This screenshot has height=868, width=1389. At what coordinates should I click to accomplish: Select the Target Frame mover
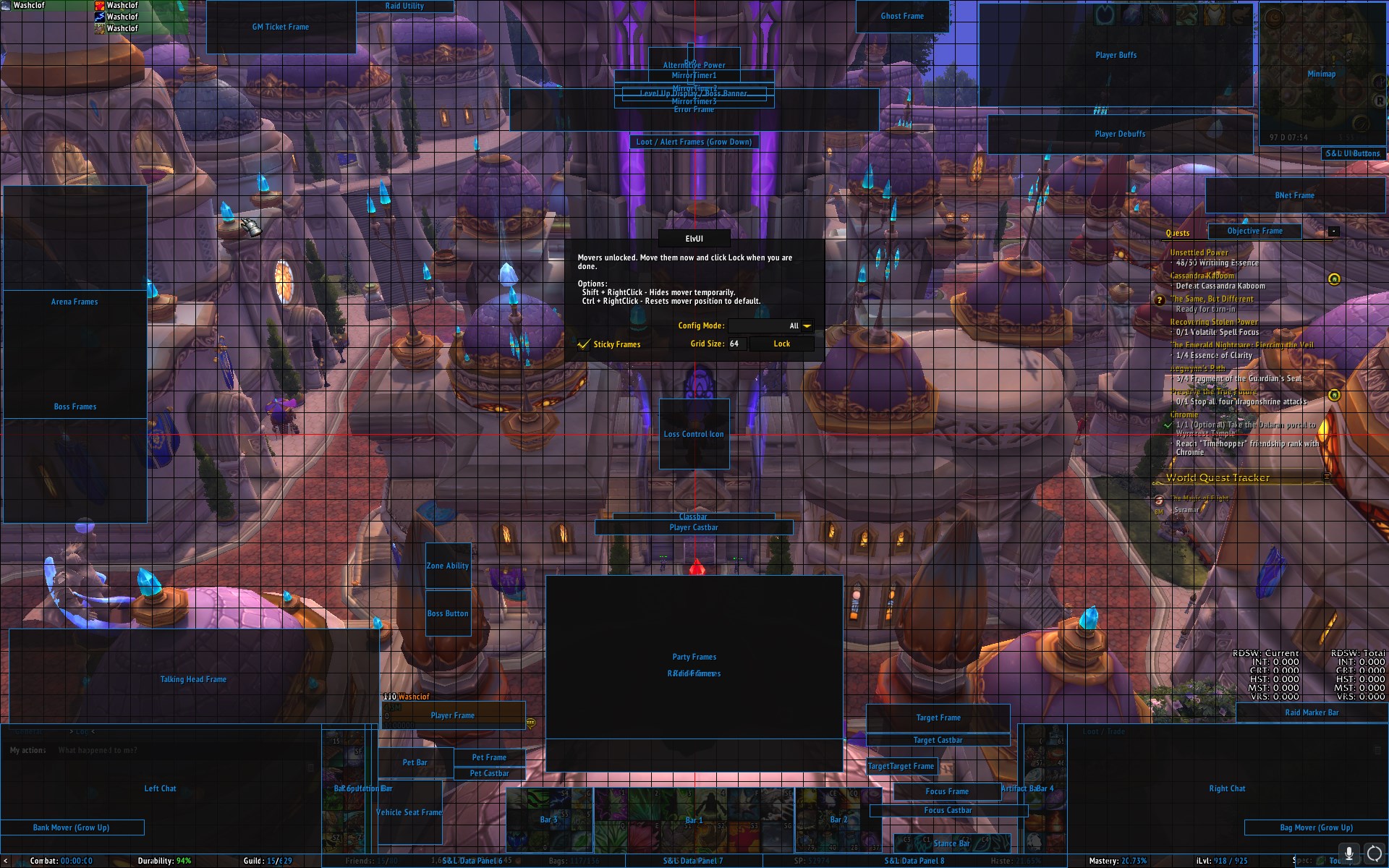(x=938, y=718)
